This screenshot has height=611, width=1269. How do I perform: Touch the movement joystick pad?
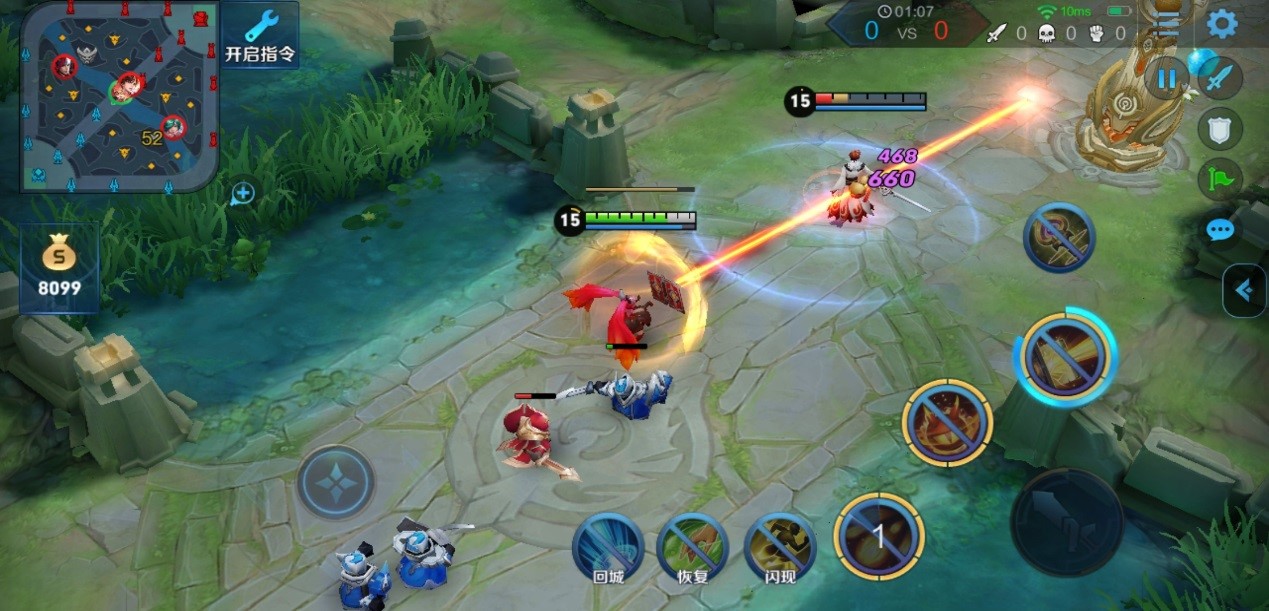click(336, 483)
